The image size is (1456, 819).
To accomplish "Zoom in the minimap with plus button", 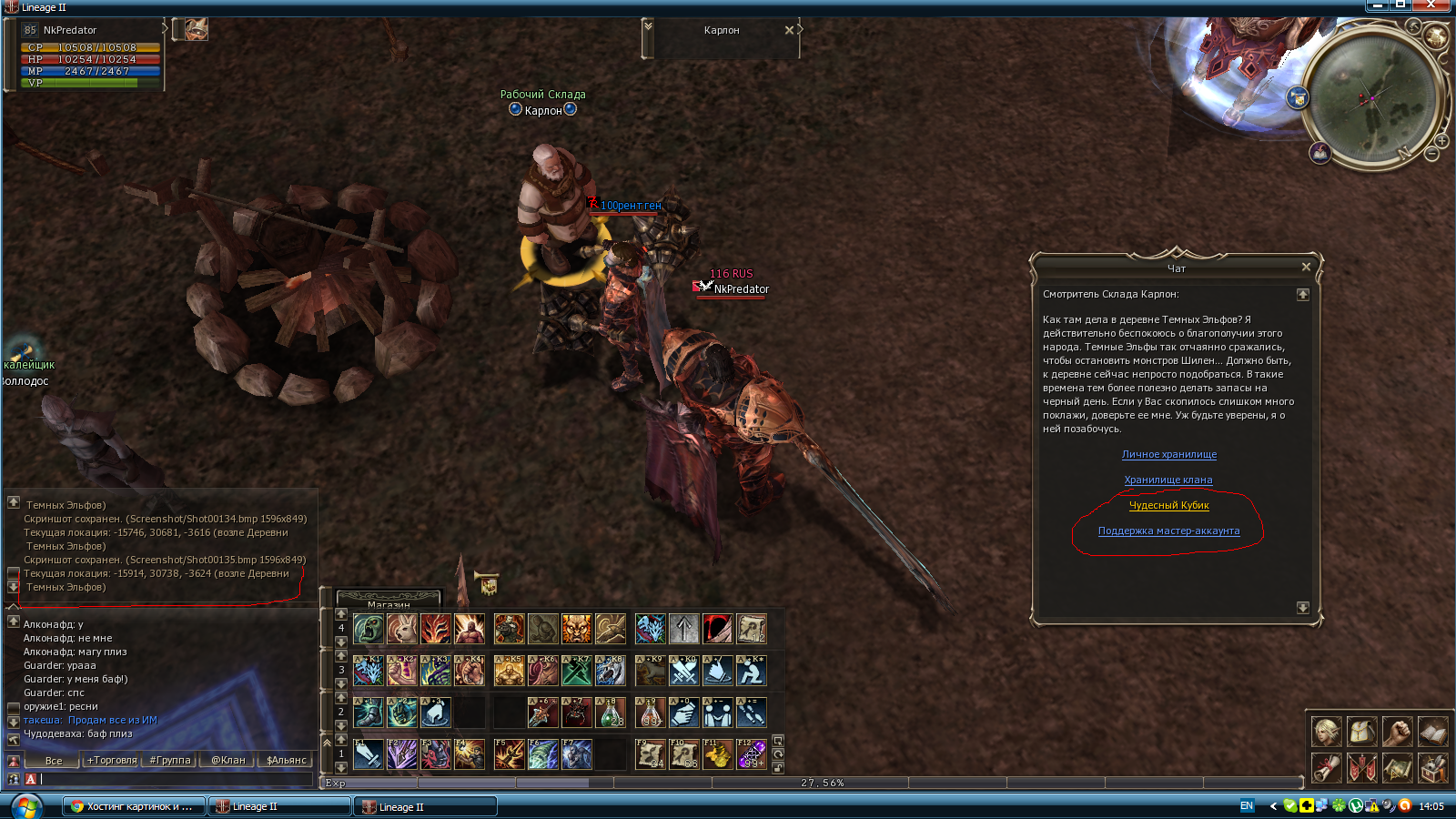I will point(1441,141).
